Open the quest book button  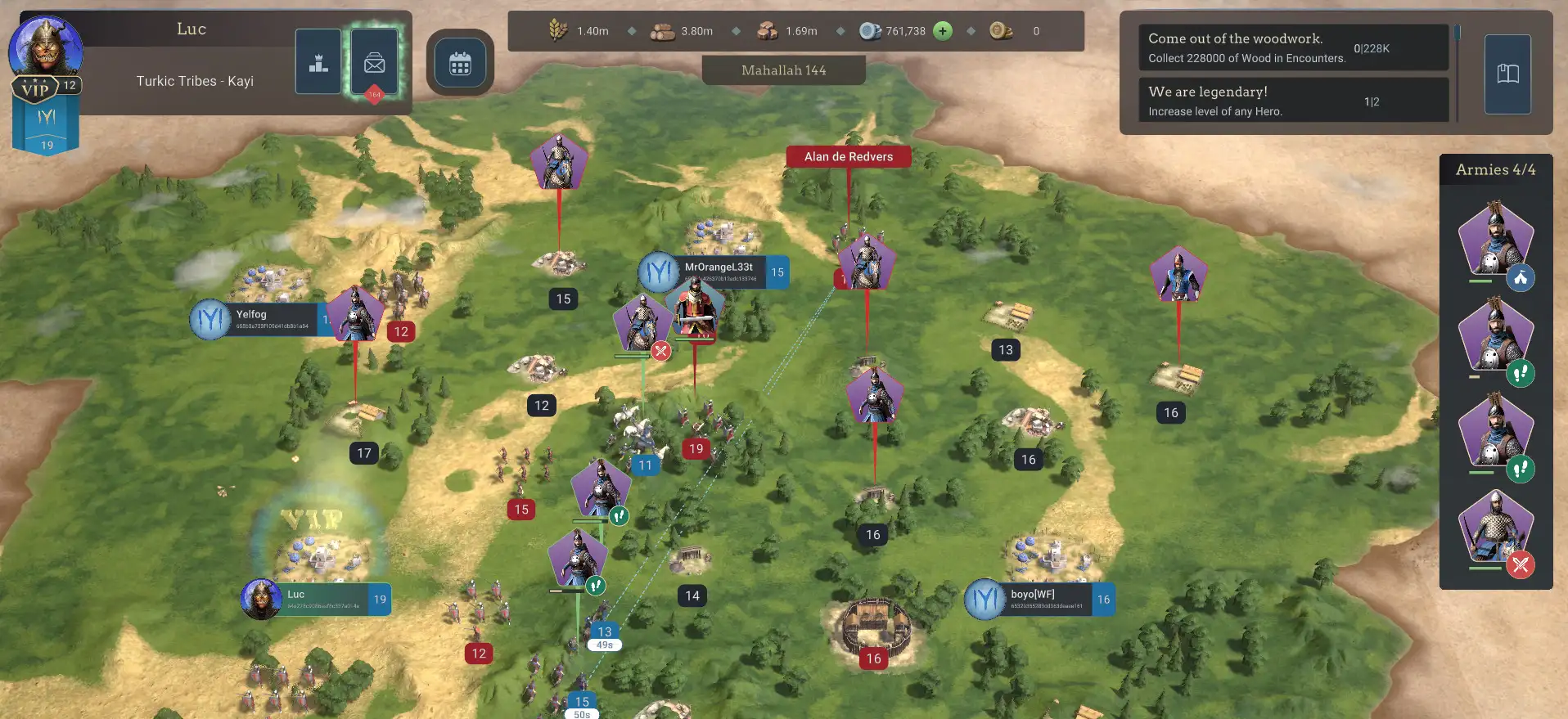click(1507, 74)
